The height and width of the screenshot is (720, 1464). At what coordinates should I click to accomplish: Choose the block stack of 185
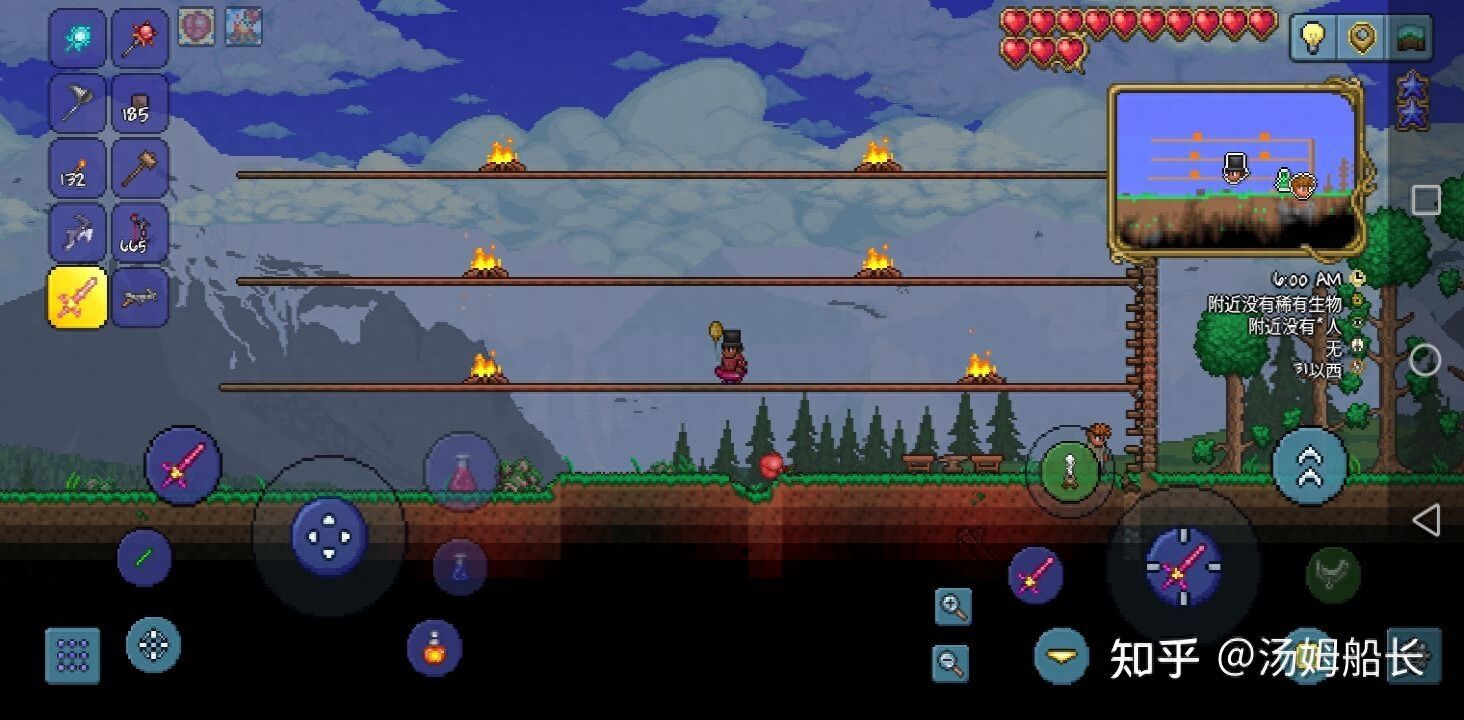[139, 104]
